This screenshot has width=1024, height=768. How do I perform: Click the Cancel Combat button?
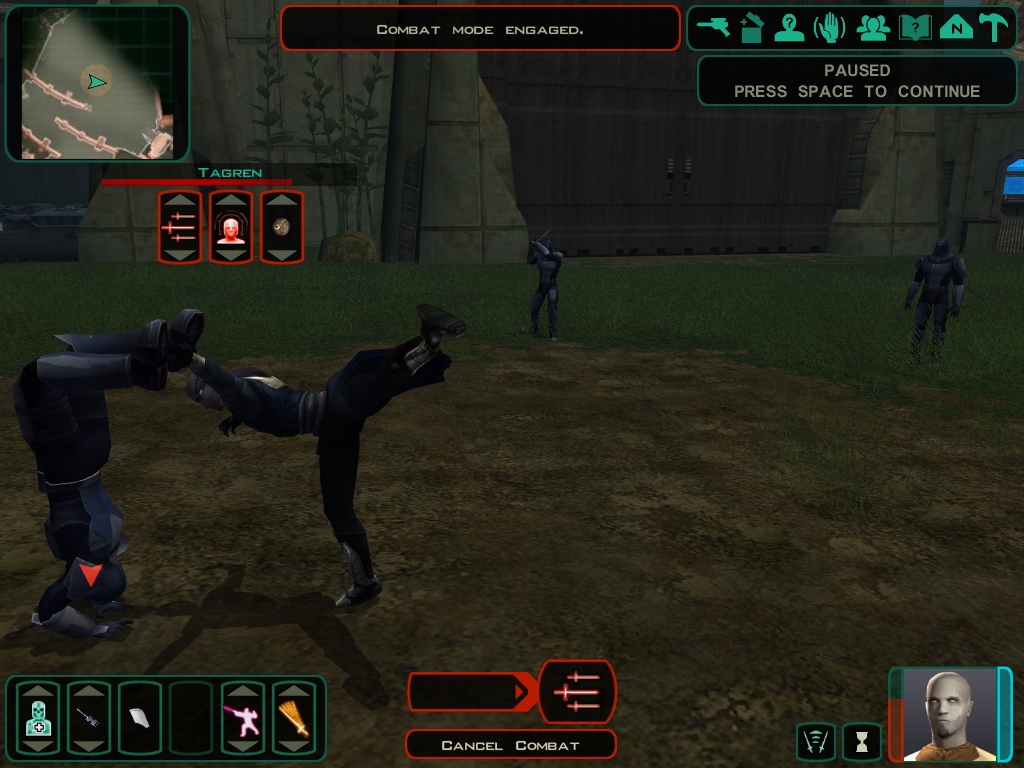510,745
